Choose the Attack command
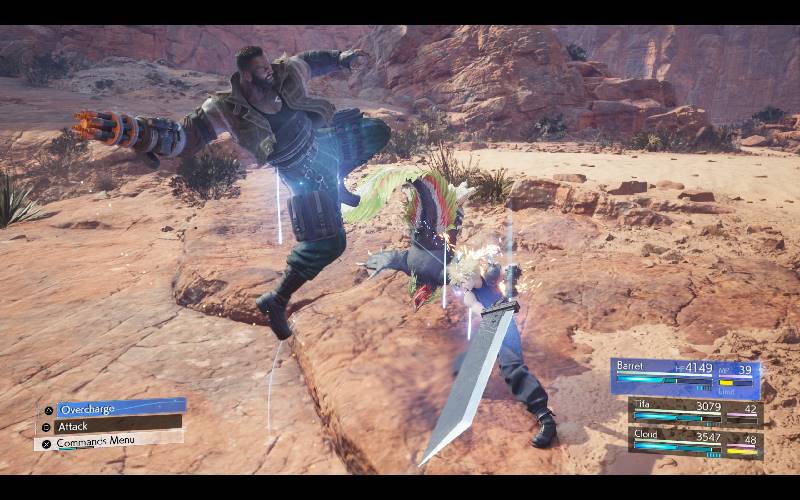This screenshot has width=800, height=500. (108, 426)
